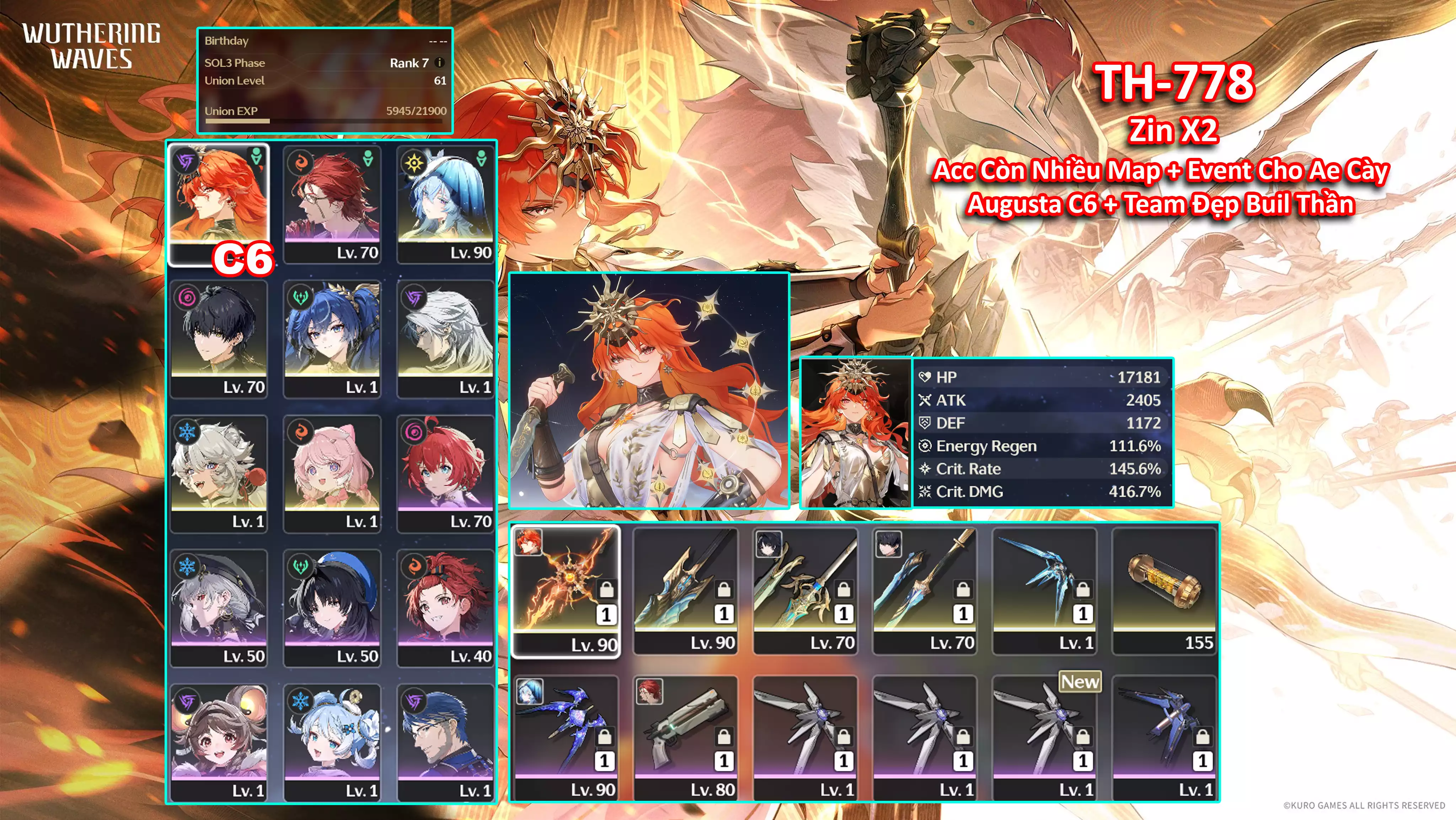Choose the white-haired lion-eared character
This screenshot has width=1456, height=820.
[x=218, y=473]
